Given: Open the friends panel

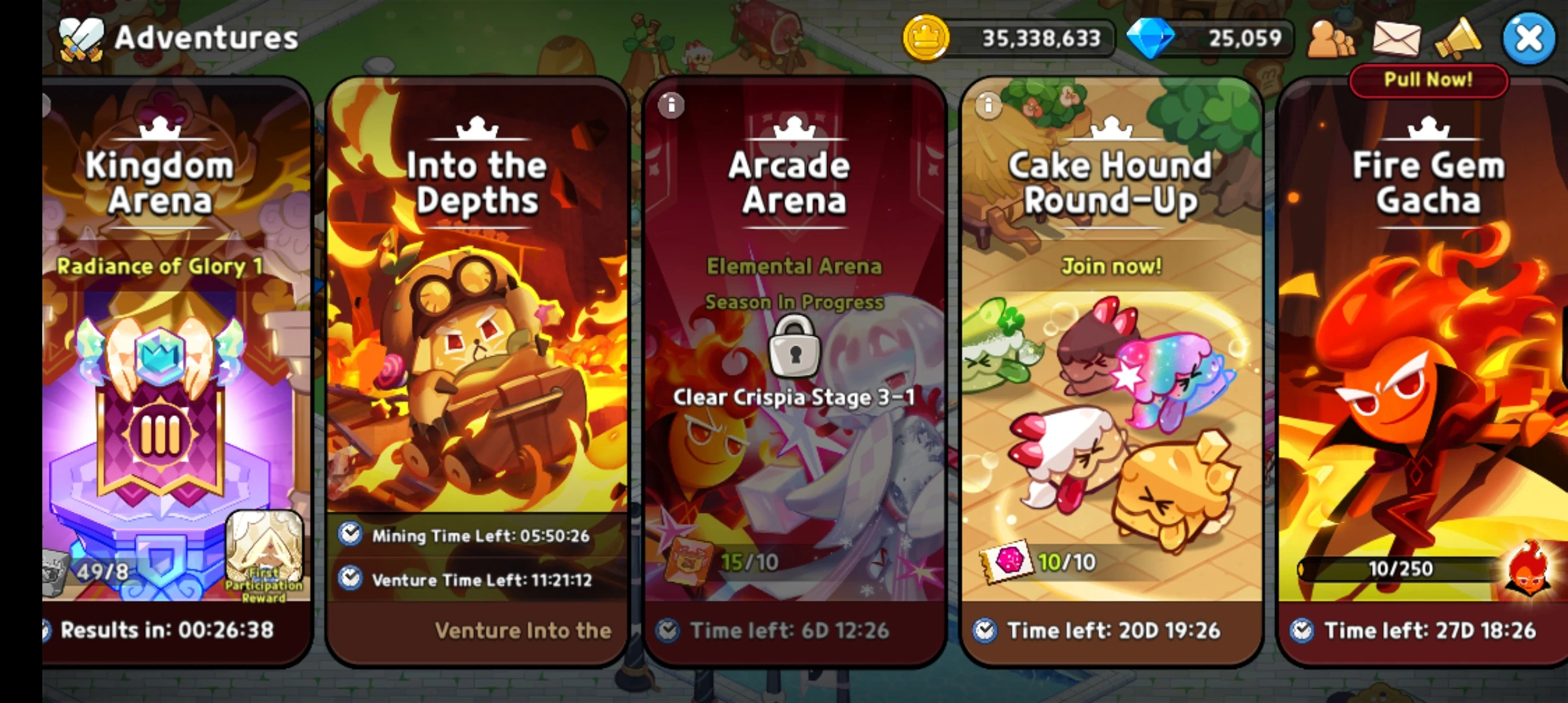Looking at the screenshot, I should click(1330, 39).
